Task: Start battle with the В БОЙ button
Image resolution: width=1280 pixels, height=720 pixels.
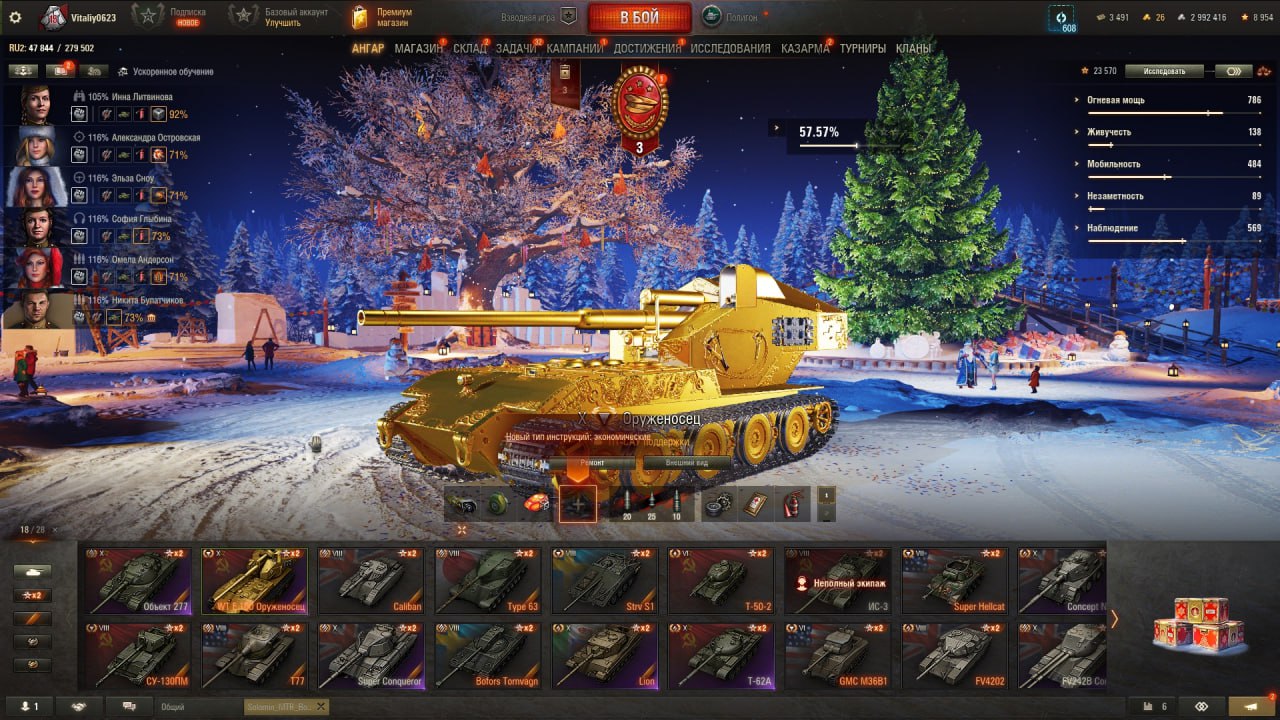Action: point(639,18)
